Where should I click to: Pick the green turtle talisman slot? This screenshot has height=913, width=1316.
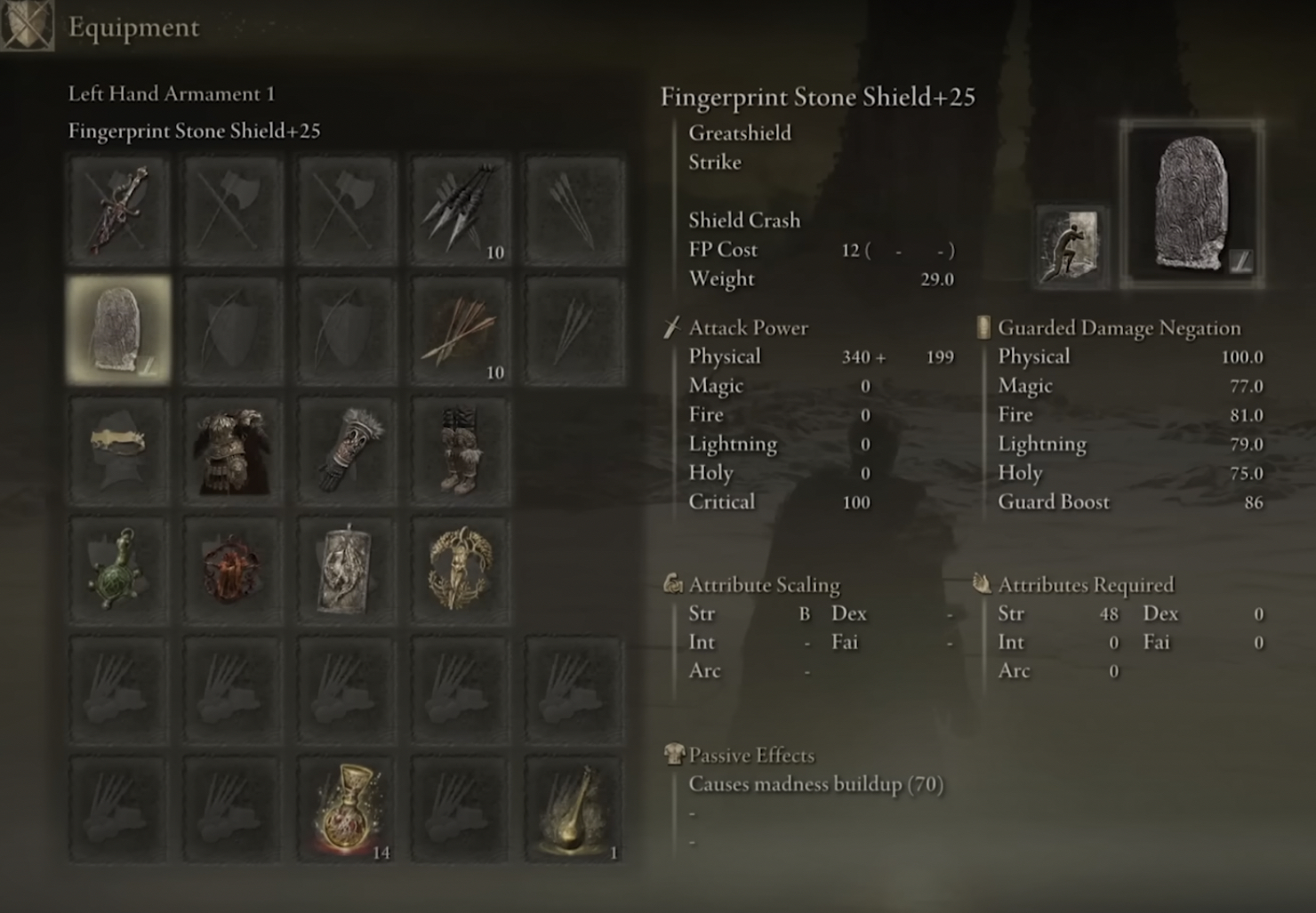[118, 570]
